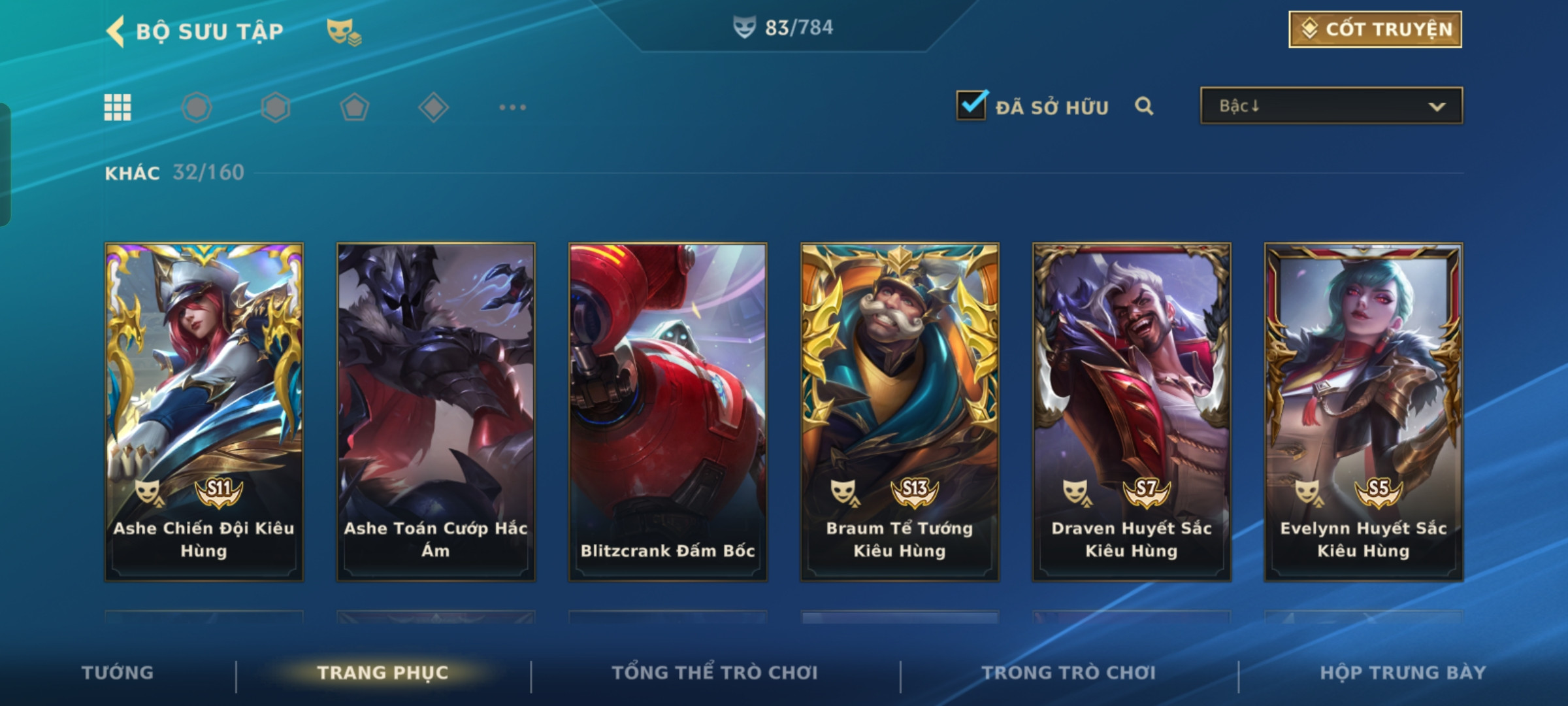Image resolution: width=1568 pixels, height=706 pixels.
Task: Open the Cốt Truyện button
Action: 1375,29
